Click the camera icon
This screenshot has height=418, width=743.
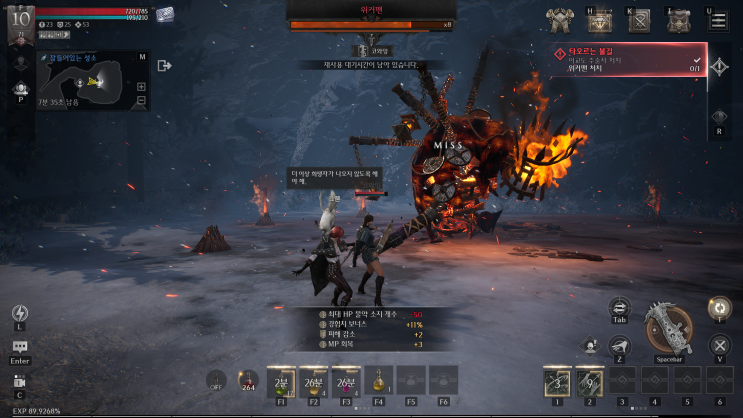pyautogui.click(x=20, y=381)
